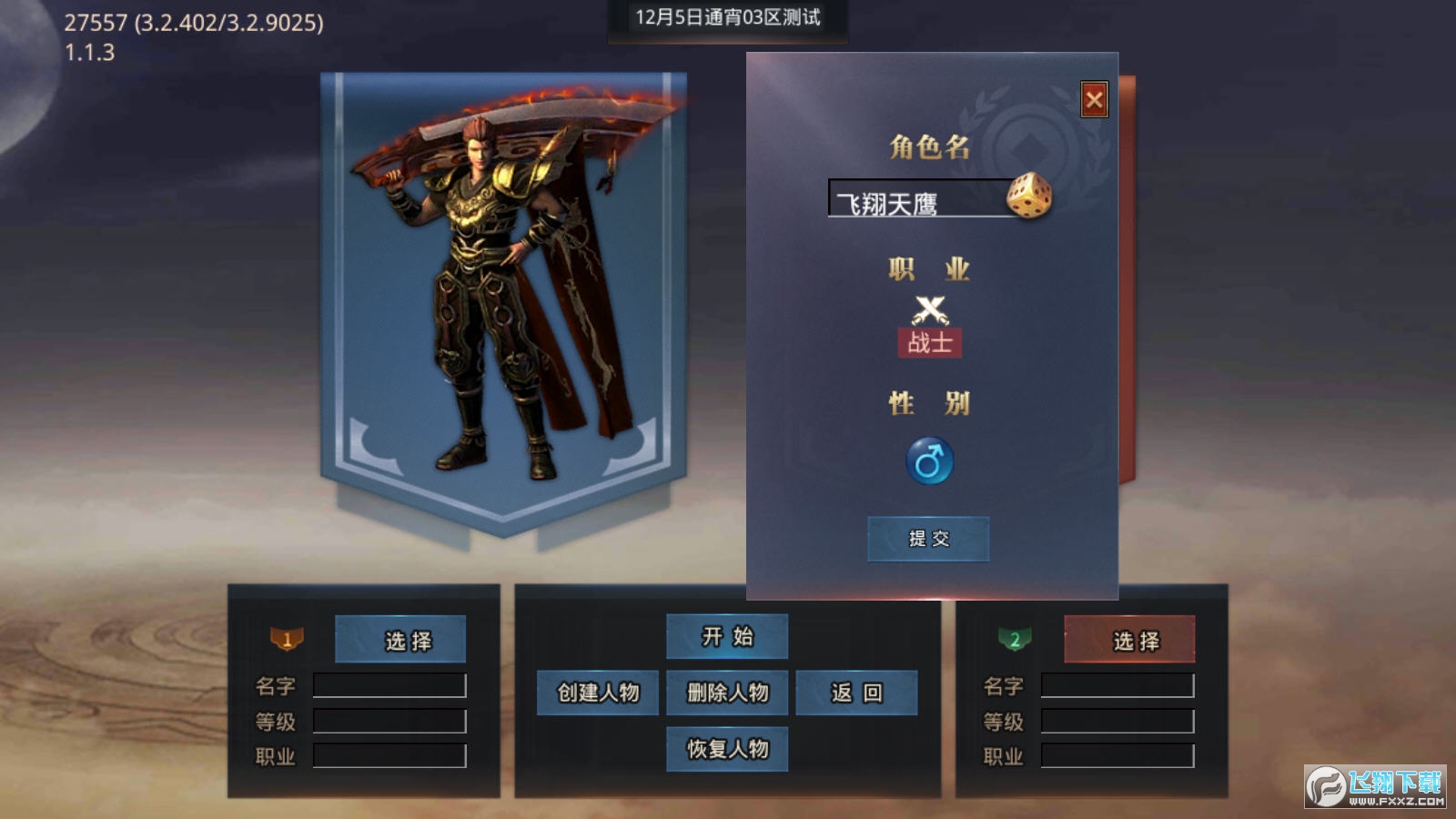Submit with the 提交 button
1456x819 pixels.
point(928,539)
